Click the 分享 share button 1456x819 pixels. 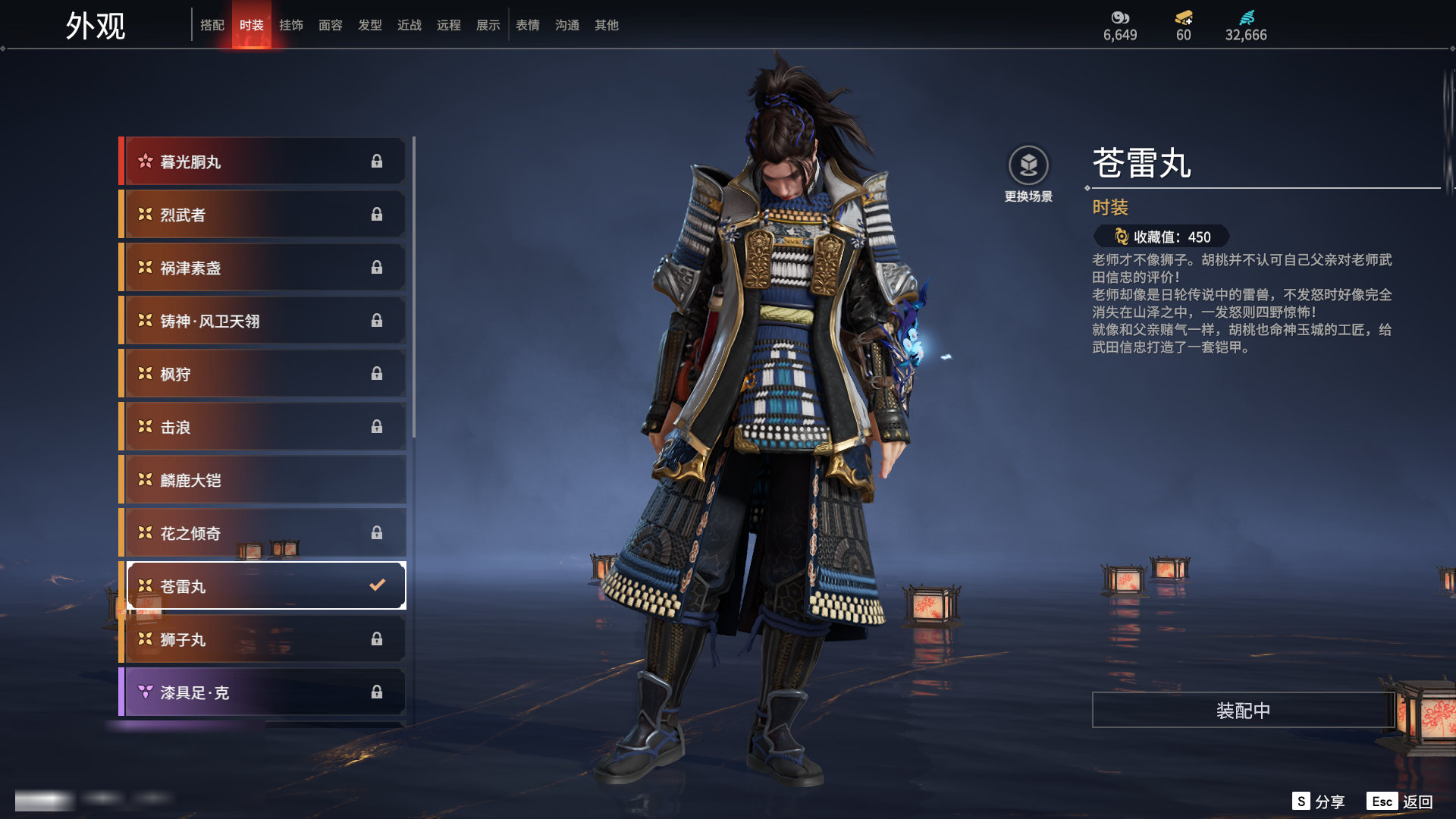coord(1319,802)
